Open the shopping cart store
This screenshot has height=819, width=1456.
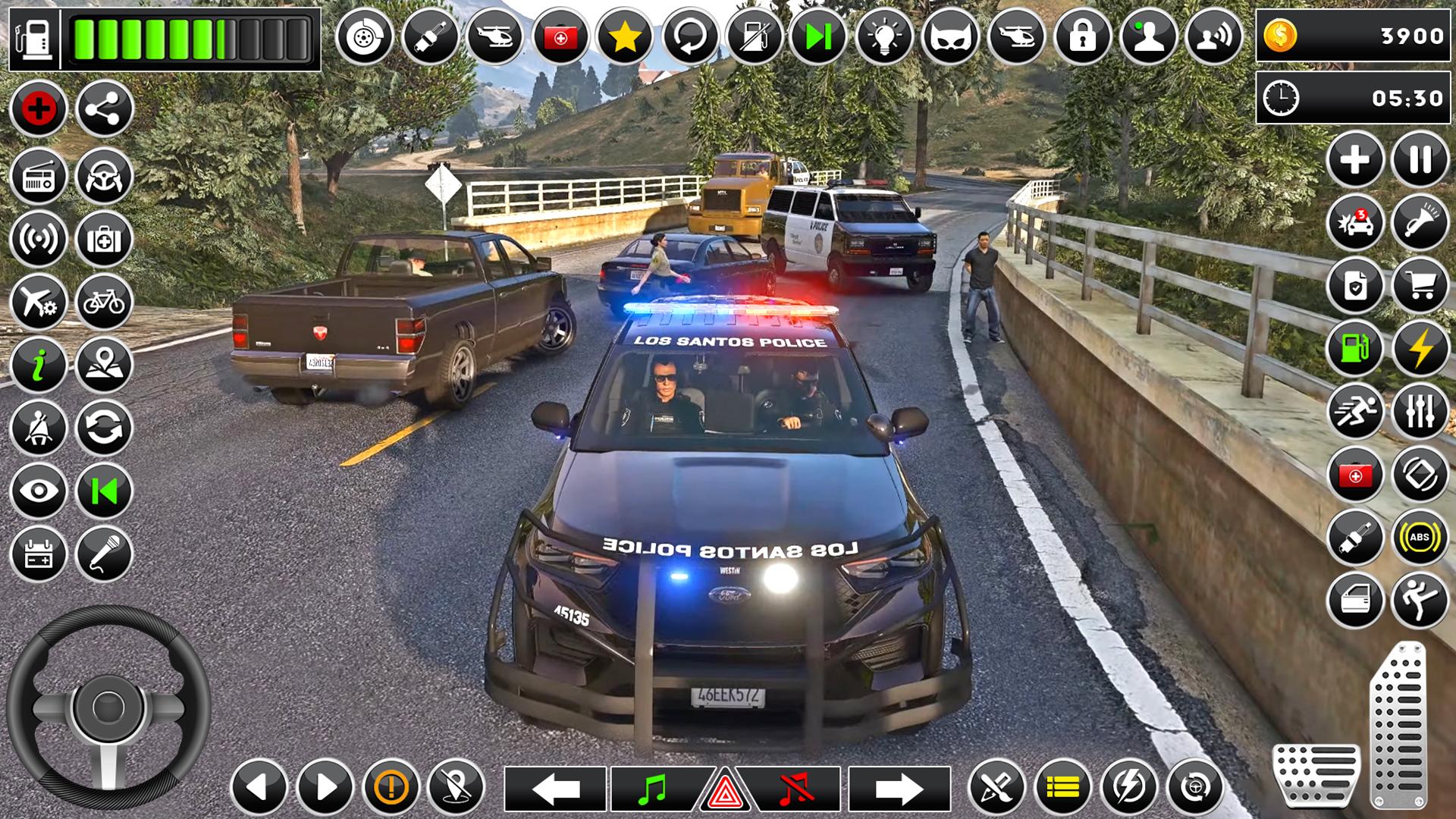[x=1420, y=286]
